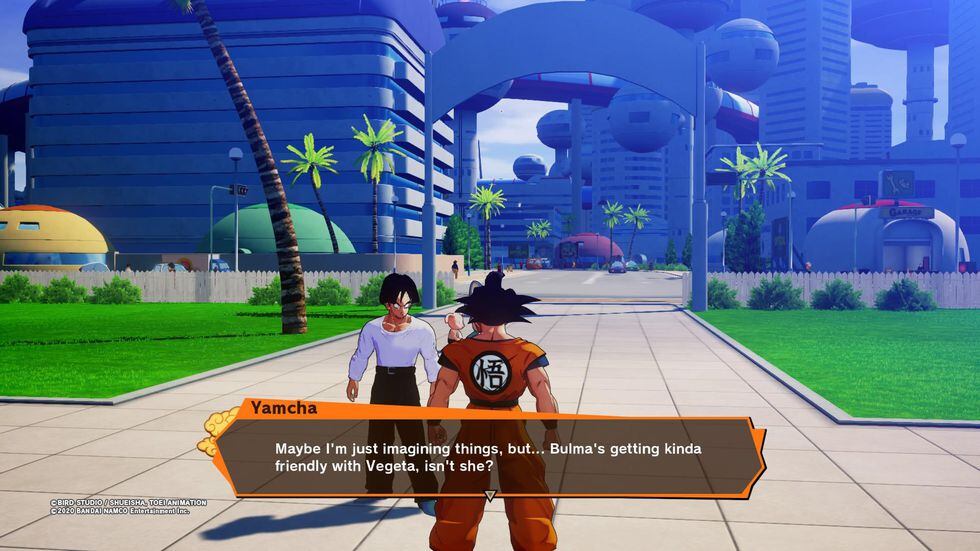Advance Yamcha's dialogue with the continue arrow
Image resolution: width=980 pixels, height=551 pixels.
(490, 495)
